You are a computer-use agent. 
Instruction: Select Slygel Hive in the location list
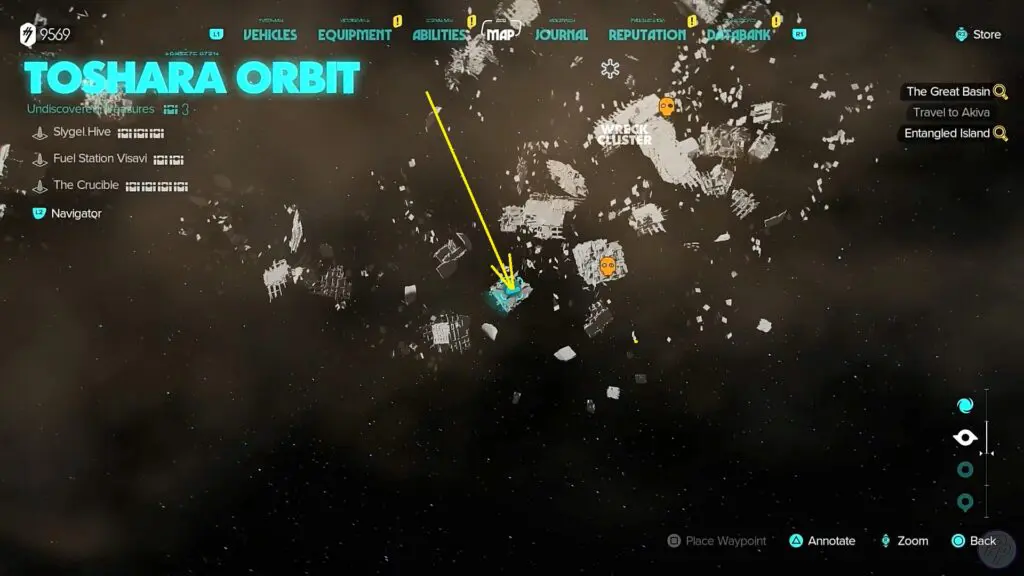pos(82,132)
